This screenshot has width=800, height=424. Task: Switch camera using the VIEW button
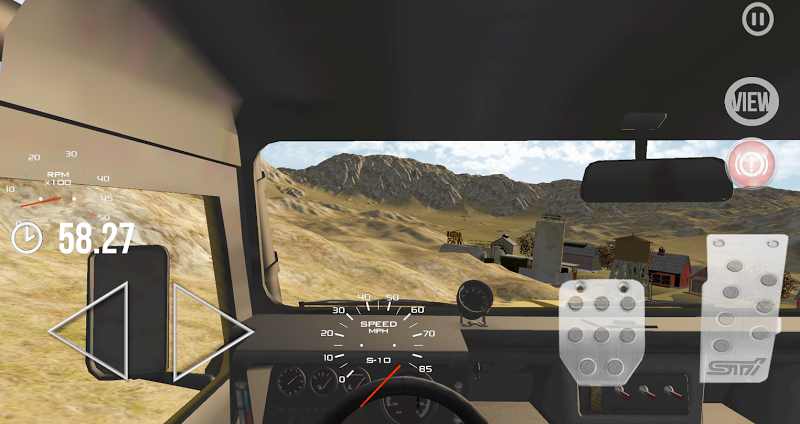tap(752, 99)
